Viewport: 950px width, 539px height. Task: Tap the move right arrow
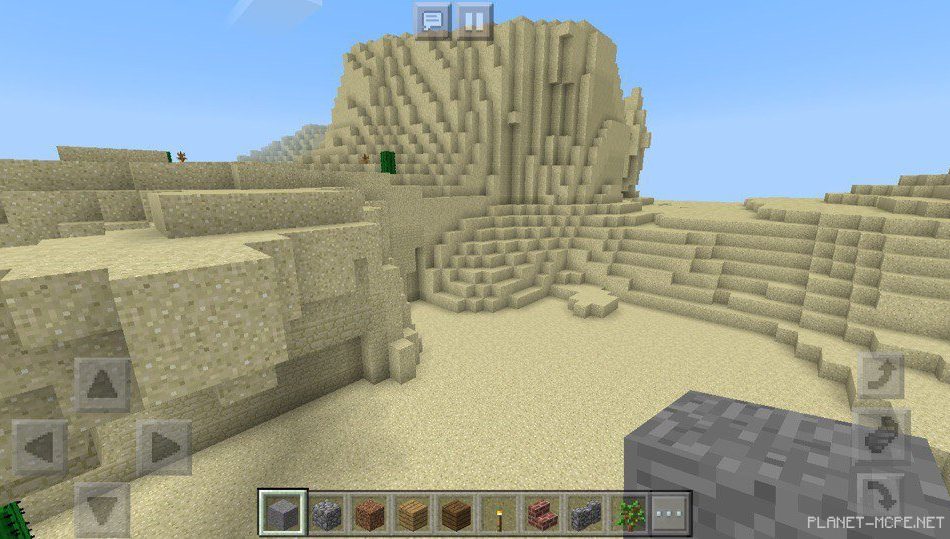(x=164, y=447)
